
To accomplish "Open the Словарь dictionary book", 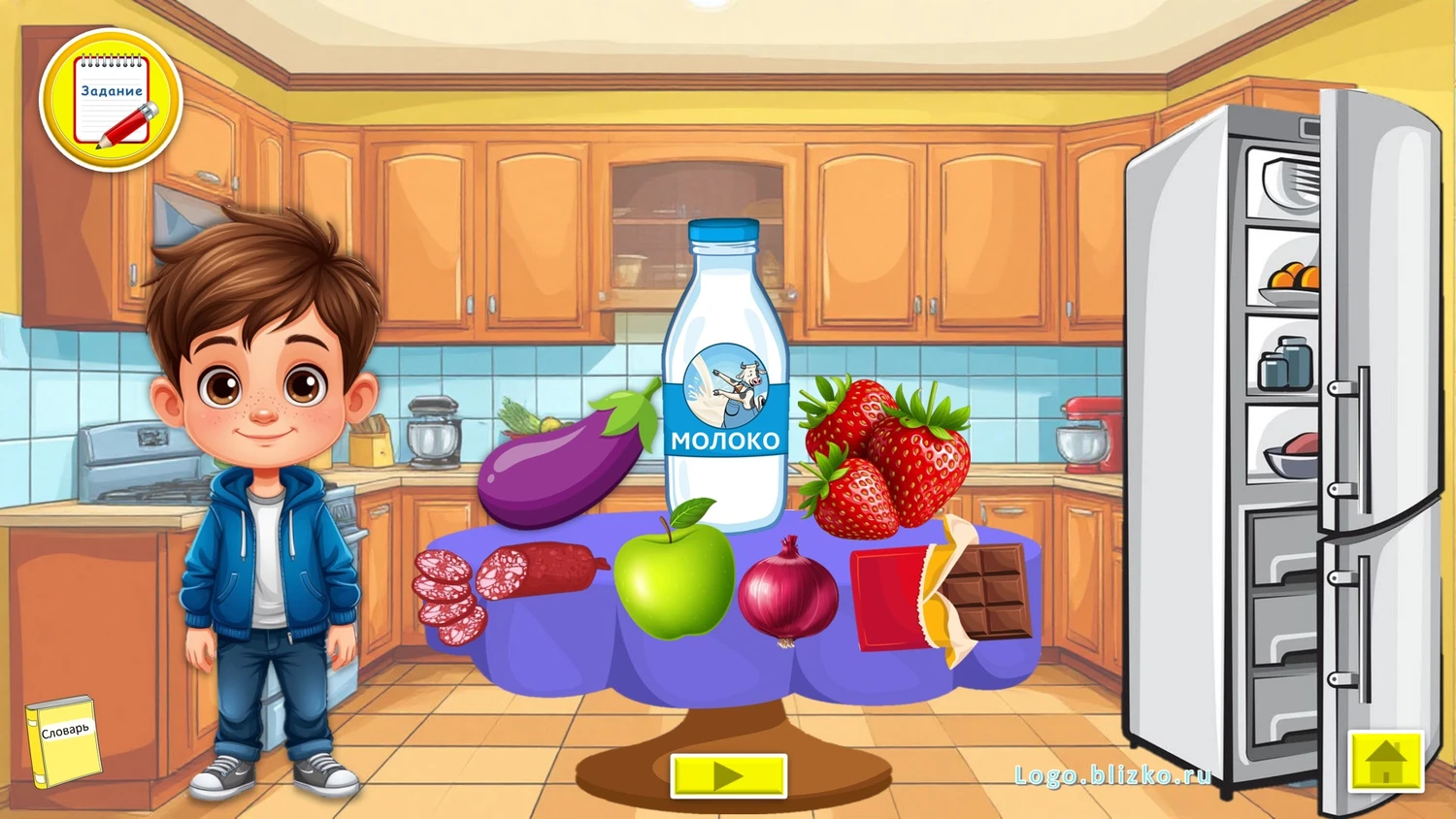I will 63,741.
